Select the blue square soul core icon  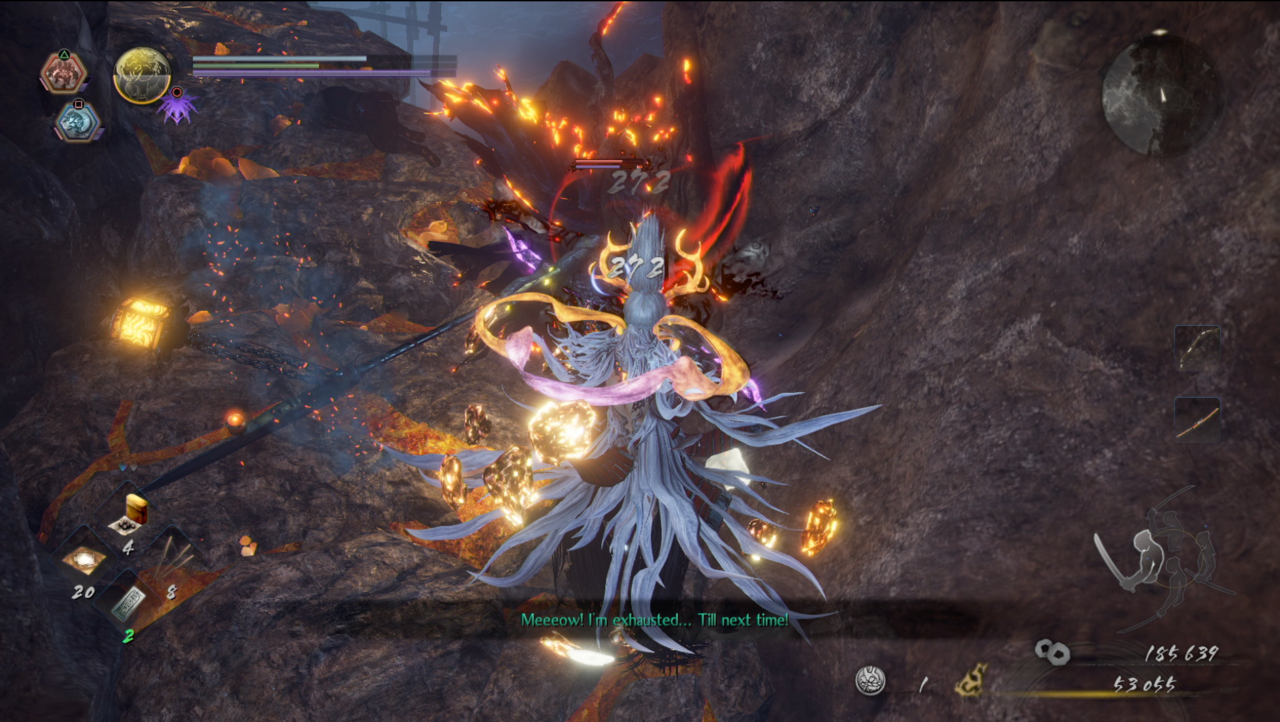78,121
